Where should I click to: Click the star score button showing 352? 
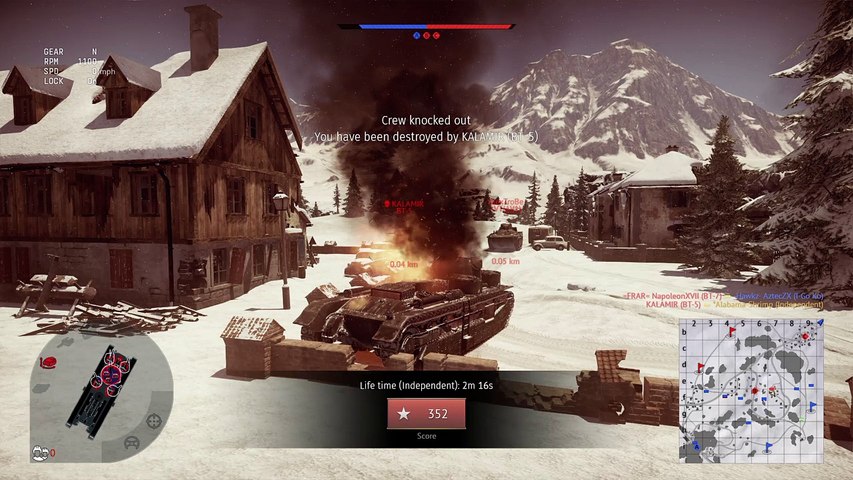click(x=426, y=414)
